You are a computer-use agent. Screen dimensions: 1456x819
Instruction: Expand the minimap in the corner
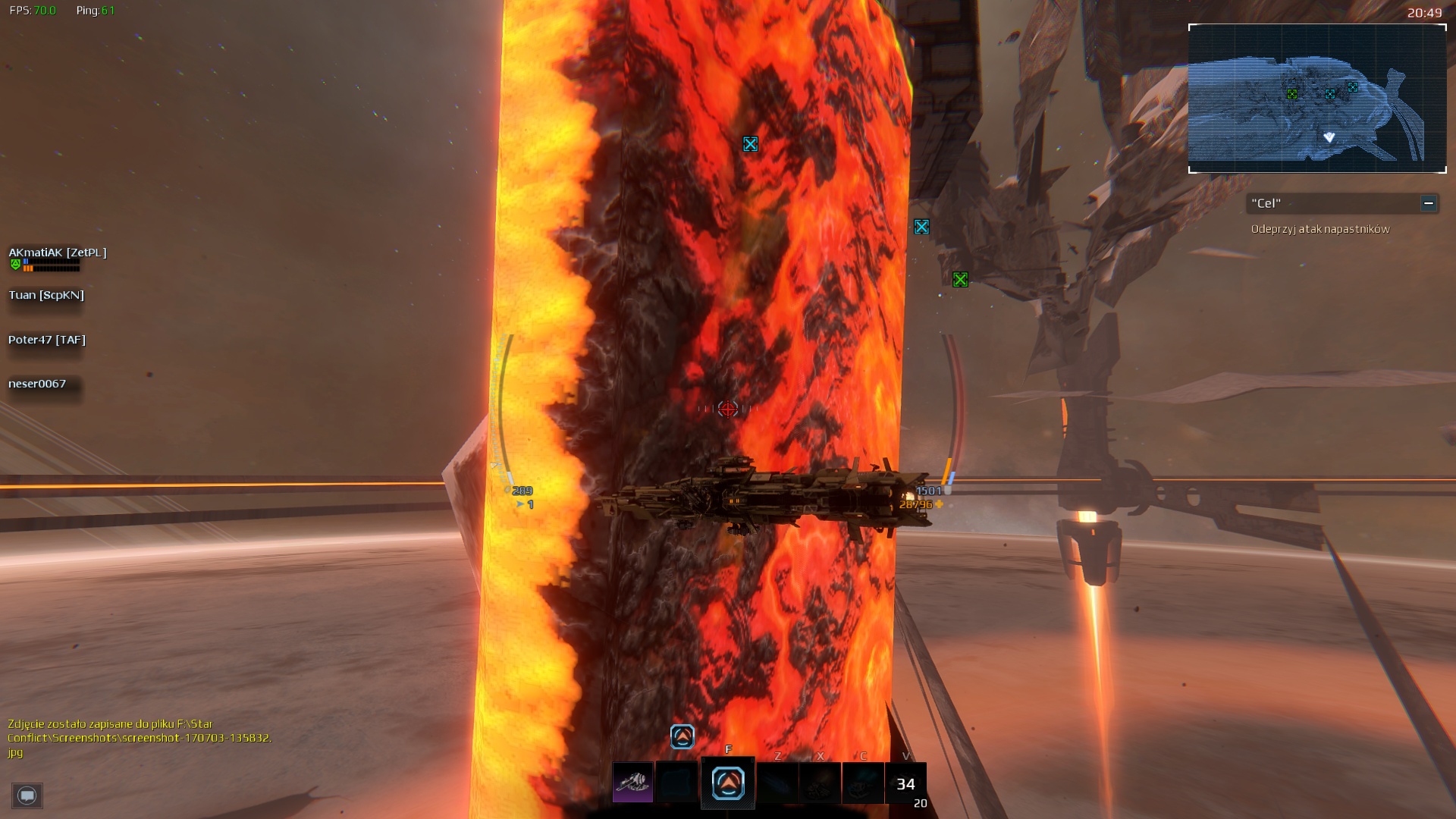pyautogui.click(x=1317, y=97)
